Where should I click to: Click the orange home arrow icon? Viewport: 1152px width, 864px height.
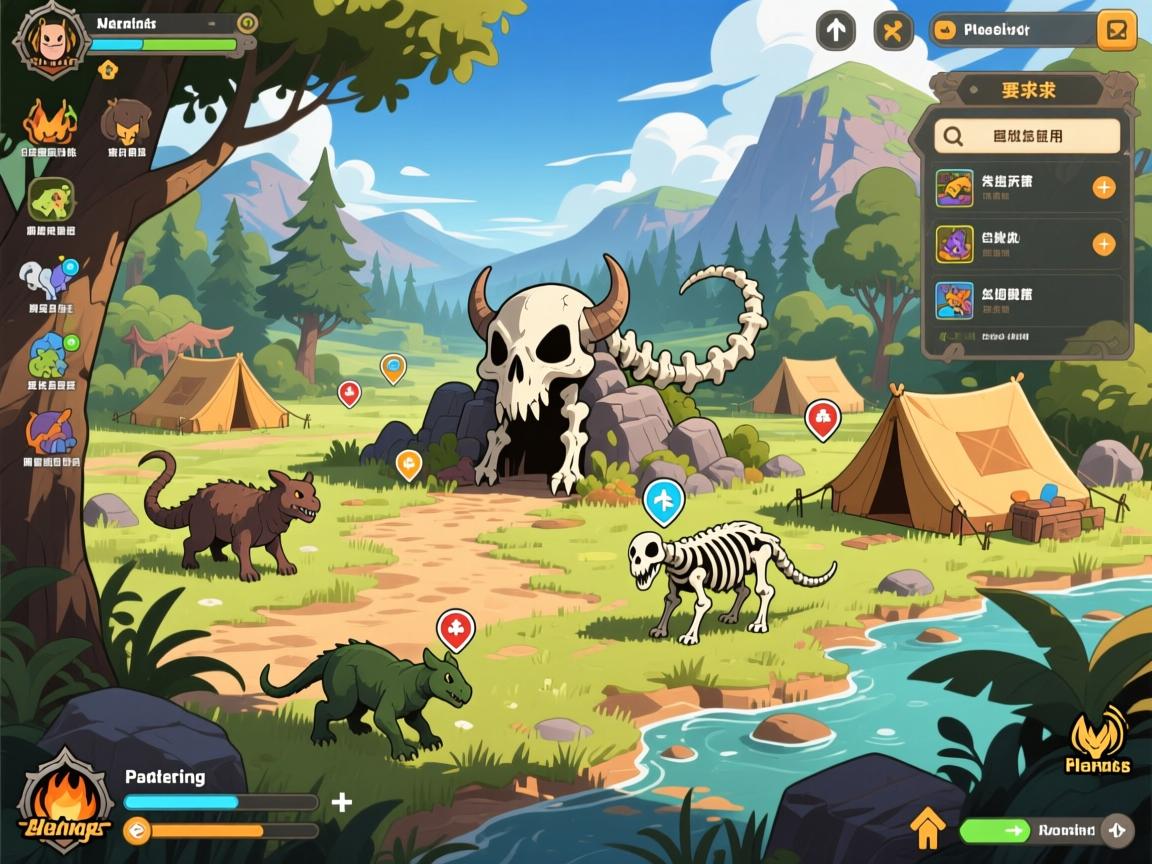click(928, 827)
